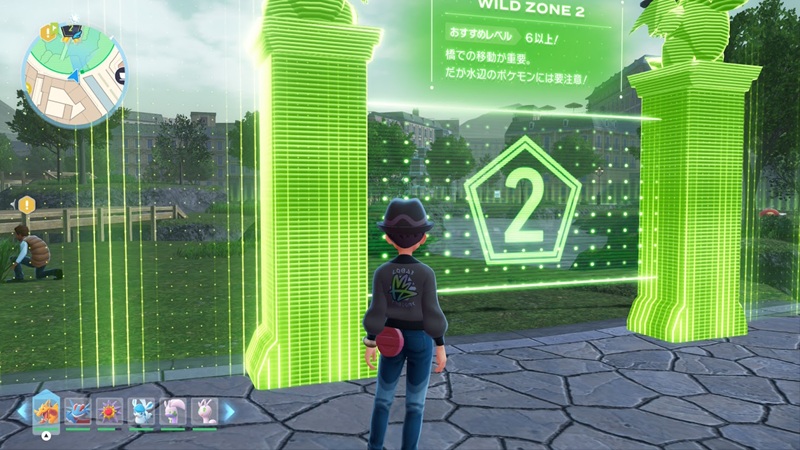Select the Charizard party slot

tap(47, 411)
